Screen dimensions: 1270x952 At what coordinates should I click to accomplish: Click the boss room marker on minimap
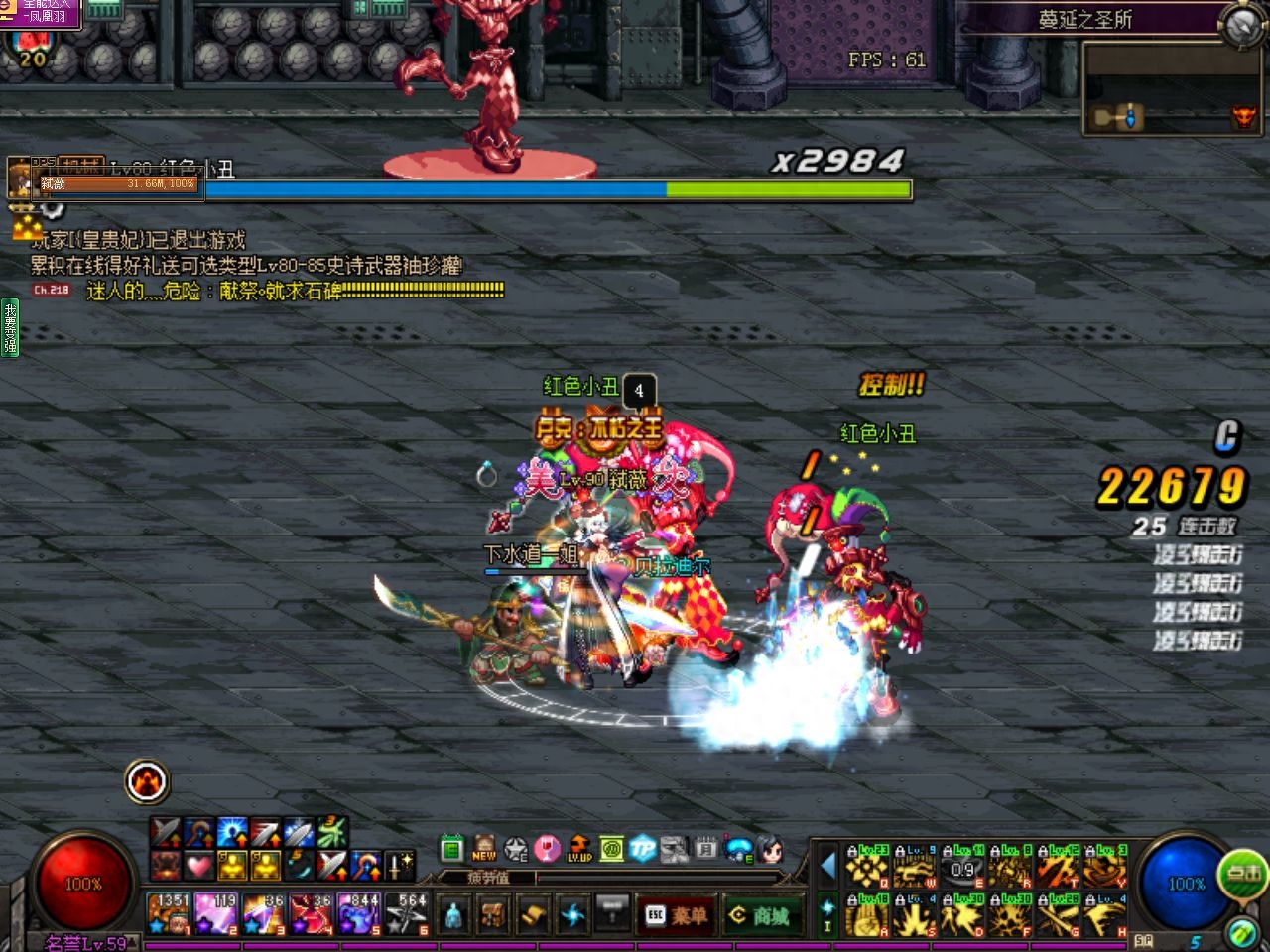pos(1243,119)
